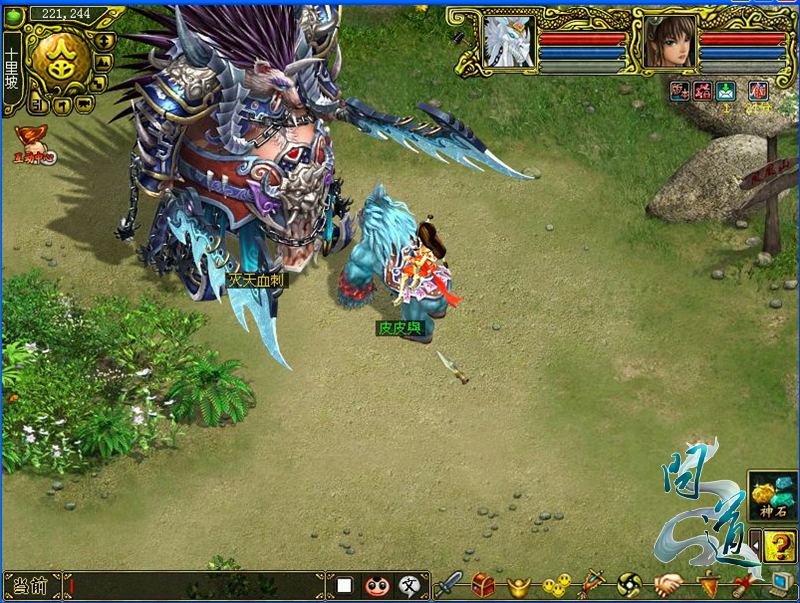Click the white square button beside chat
The height and width of the screenshot is (603, 800).
tap(344, 585)
